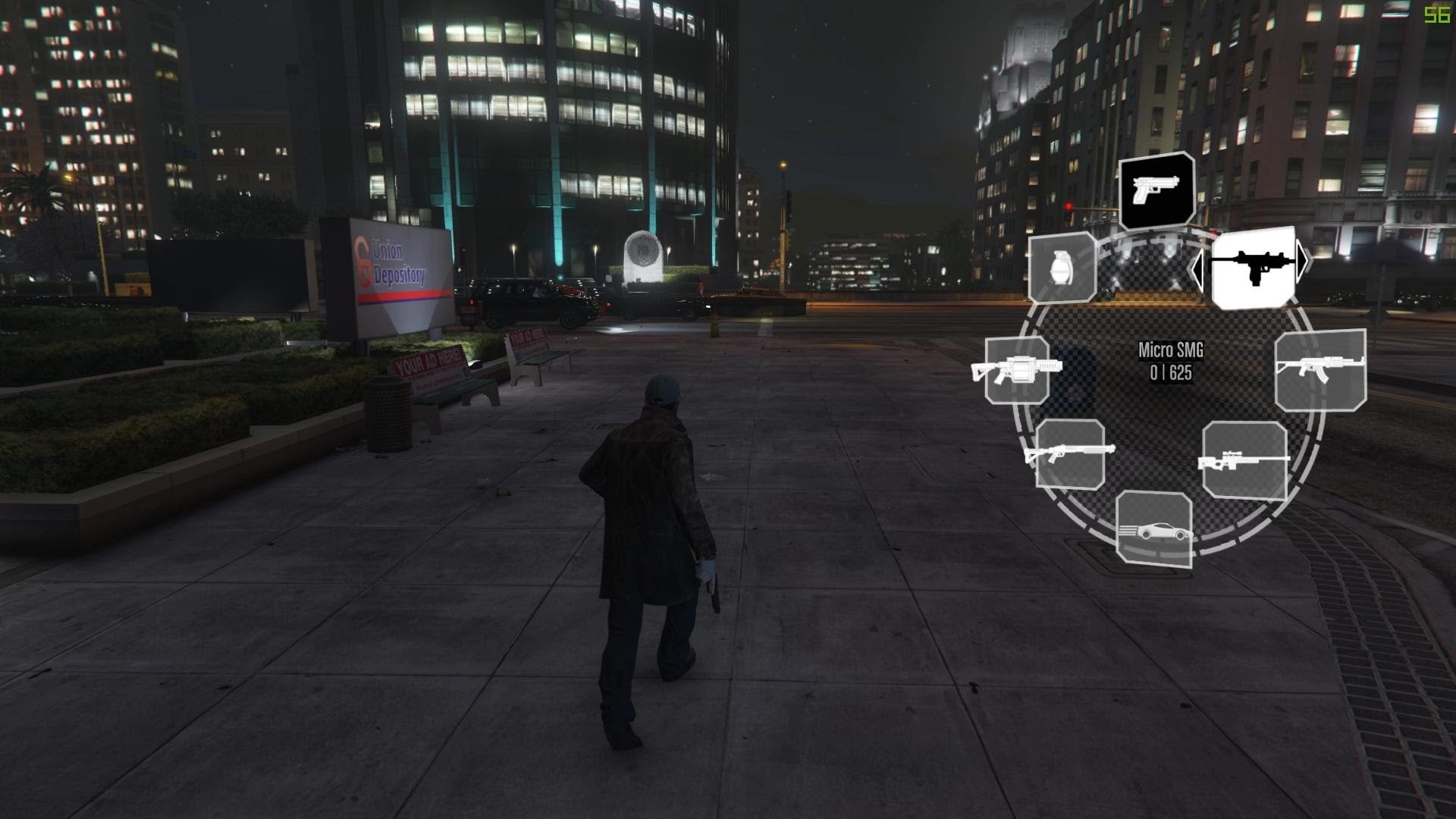Pick the assault rifle slot
Image resolution: width=1456 pixels, height=819 pixels.
[x=1320, y=369]
